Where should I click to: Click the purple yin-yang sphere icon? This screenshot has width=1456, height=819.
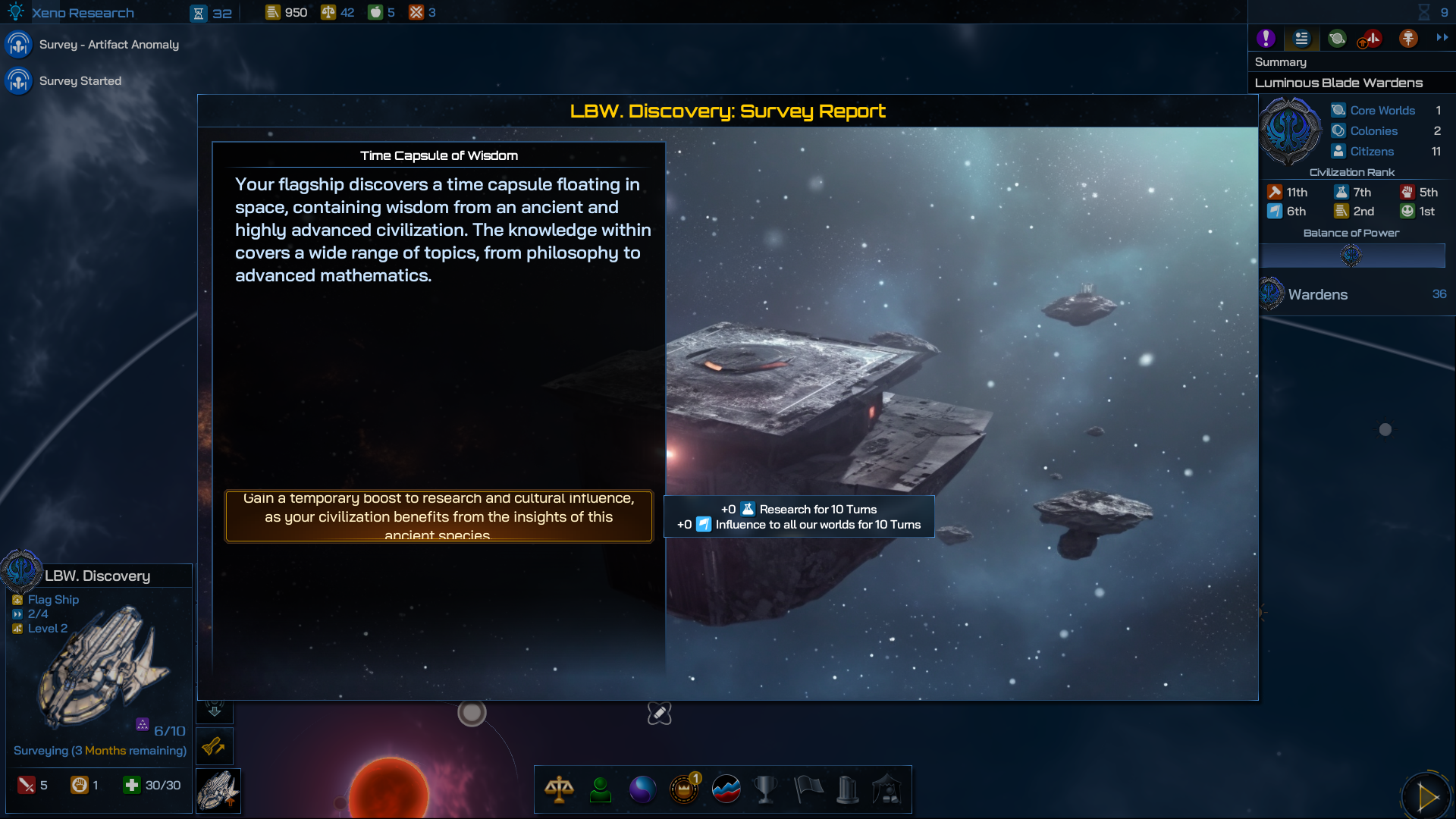coord(642,789)
